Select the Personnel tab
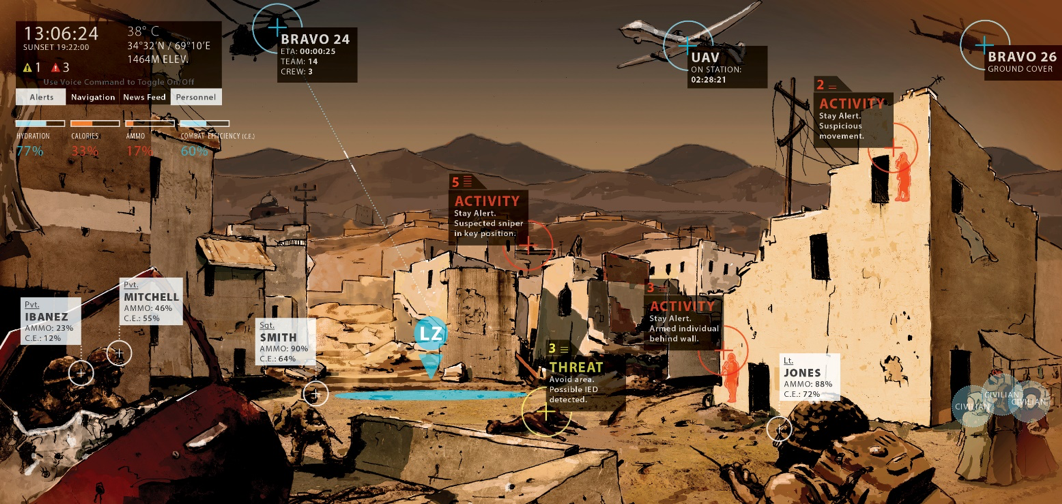 click(196, 97)
